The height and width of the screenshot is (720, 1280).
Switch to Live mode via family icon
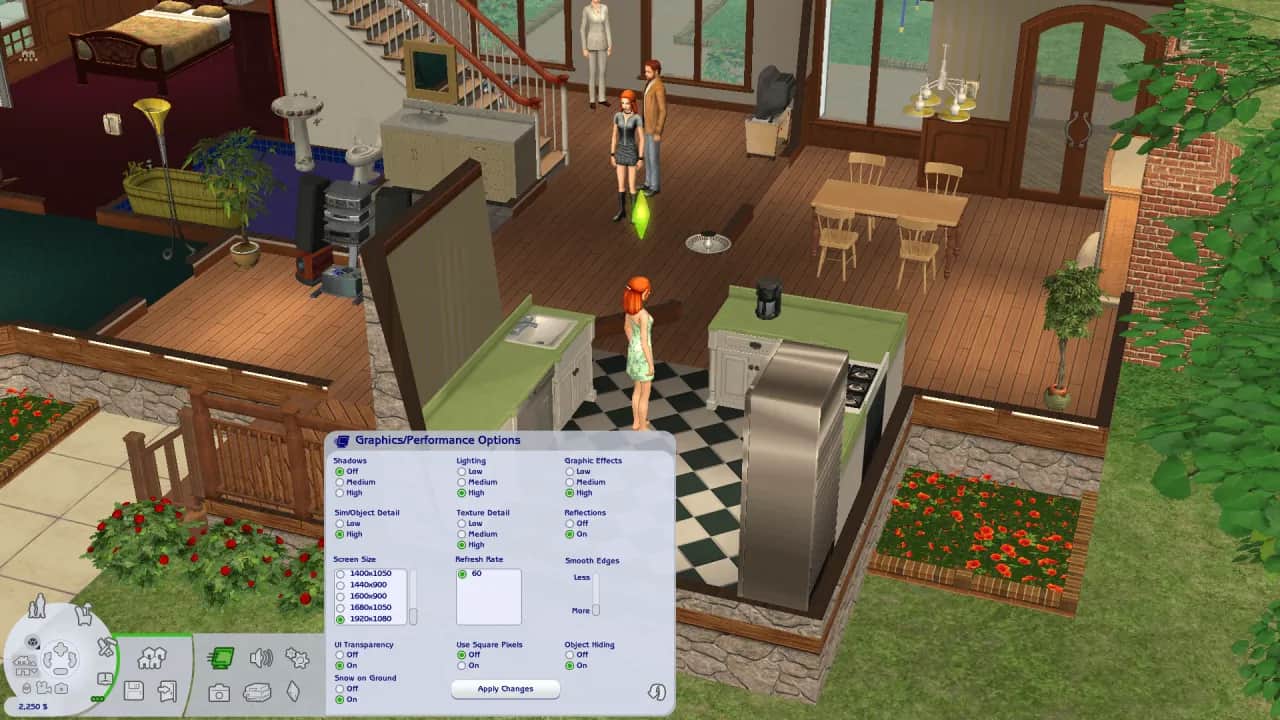coord(37,607)
